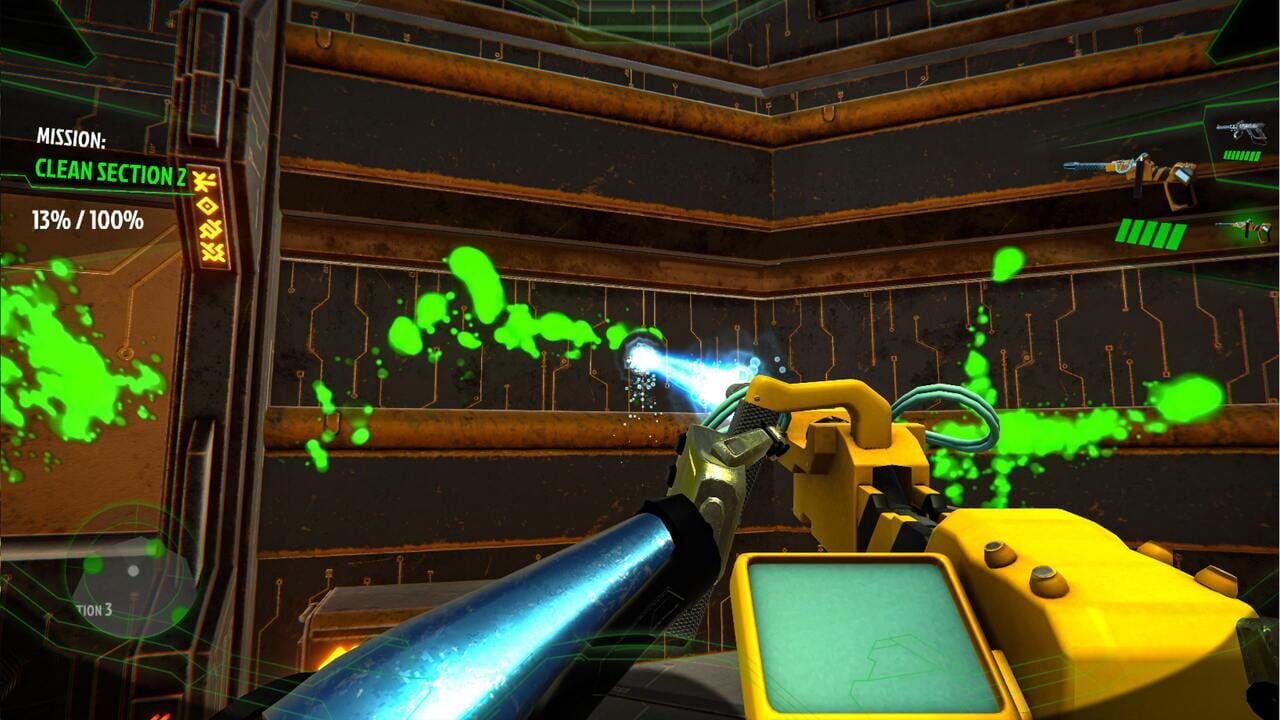
Task: Pick the brown rifle icon in weapon wheel
Action: pos(1244,228)
